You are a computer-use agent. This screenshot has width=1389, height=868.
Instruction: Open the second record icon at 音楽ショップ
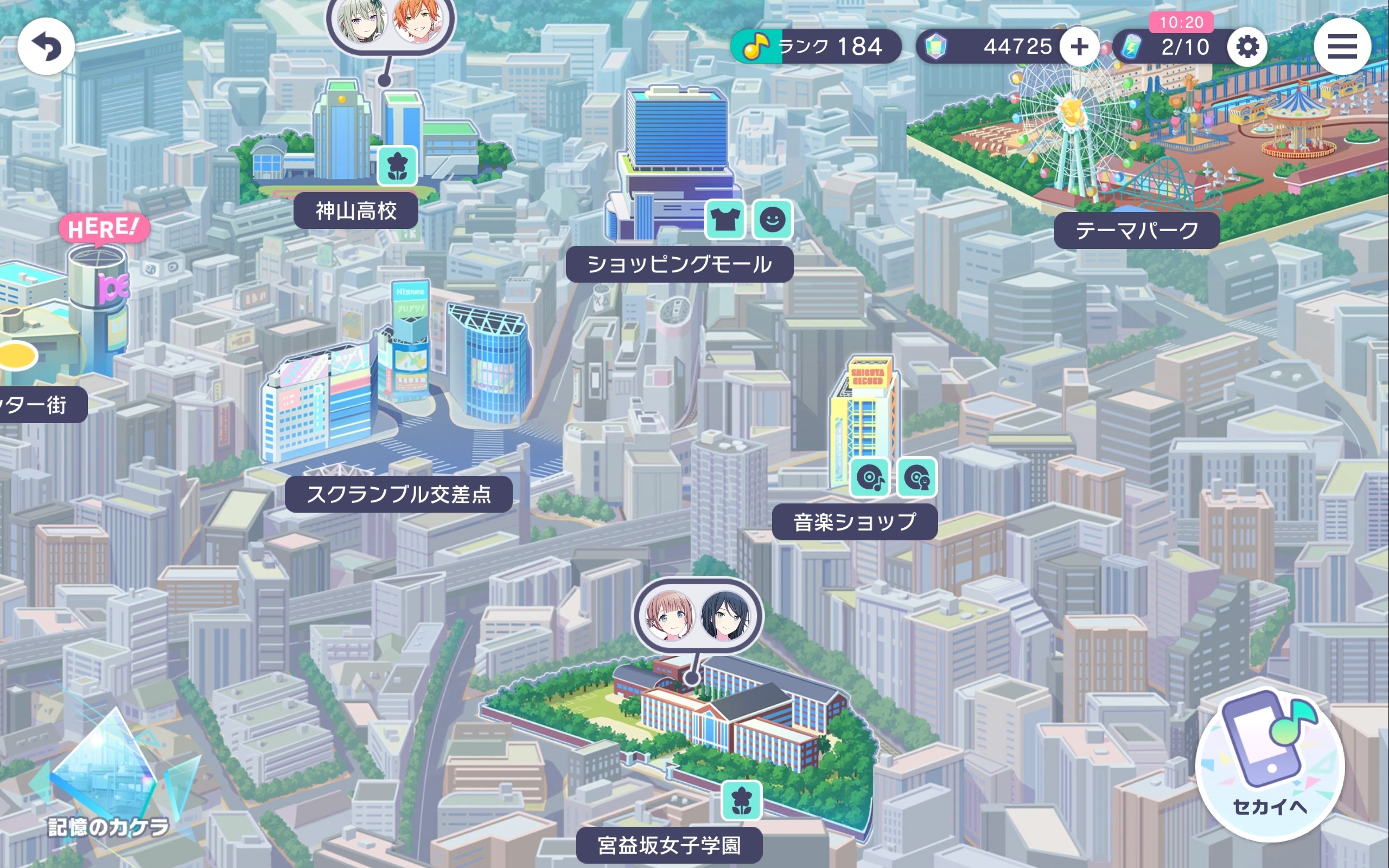pos(916,478)
